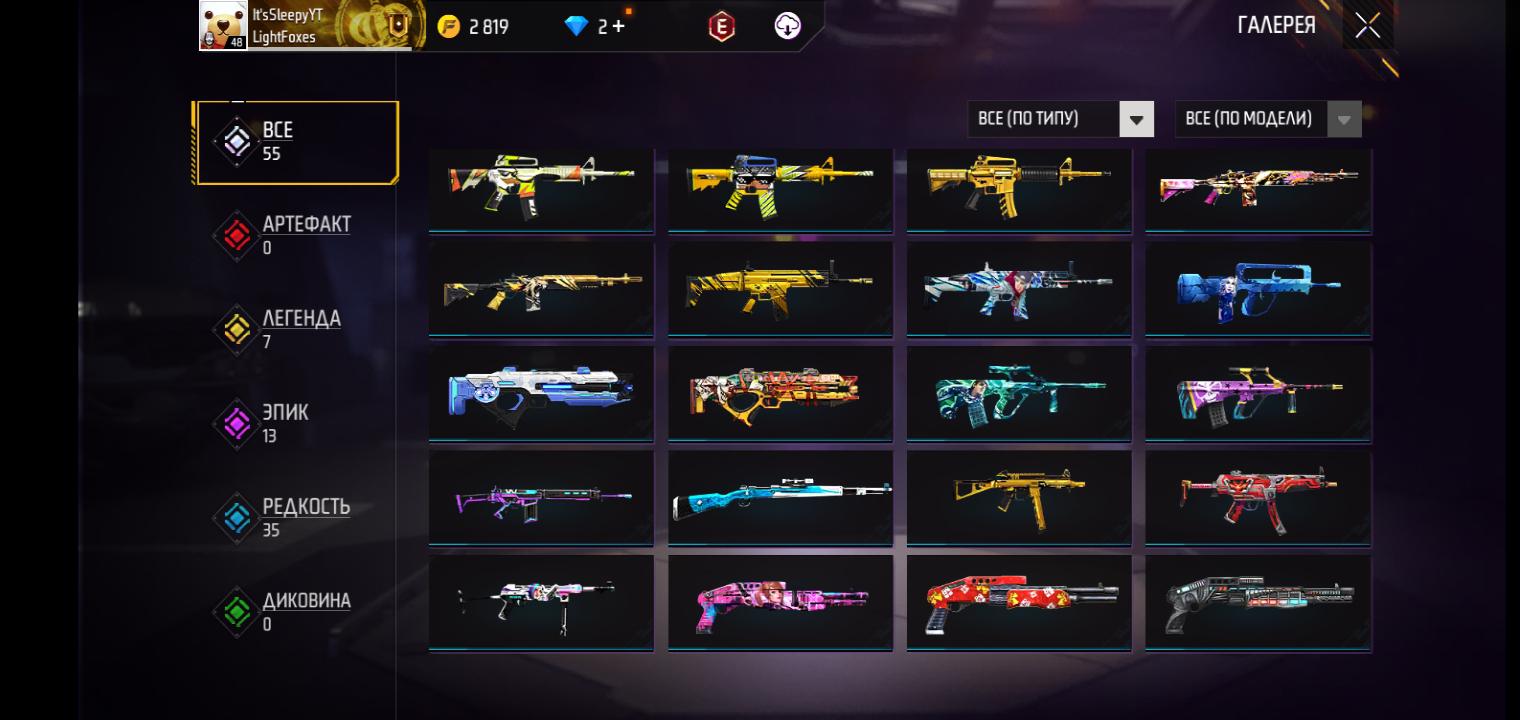
Task: View the white and blue futuristic gun skin
Action: (x=541, y=393)
